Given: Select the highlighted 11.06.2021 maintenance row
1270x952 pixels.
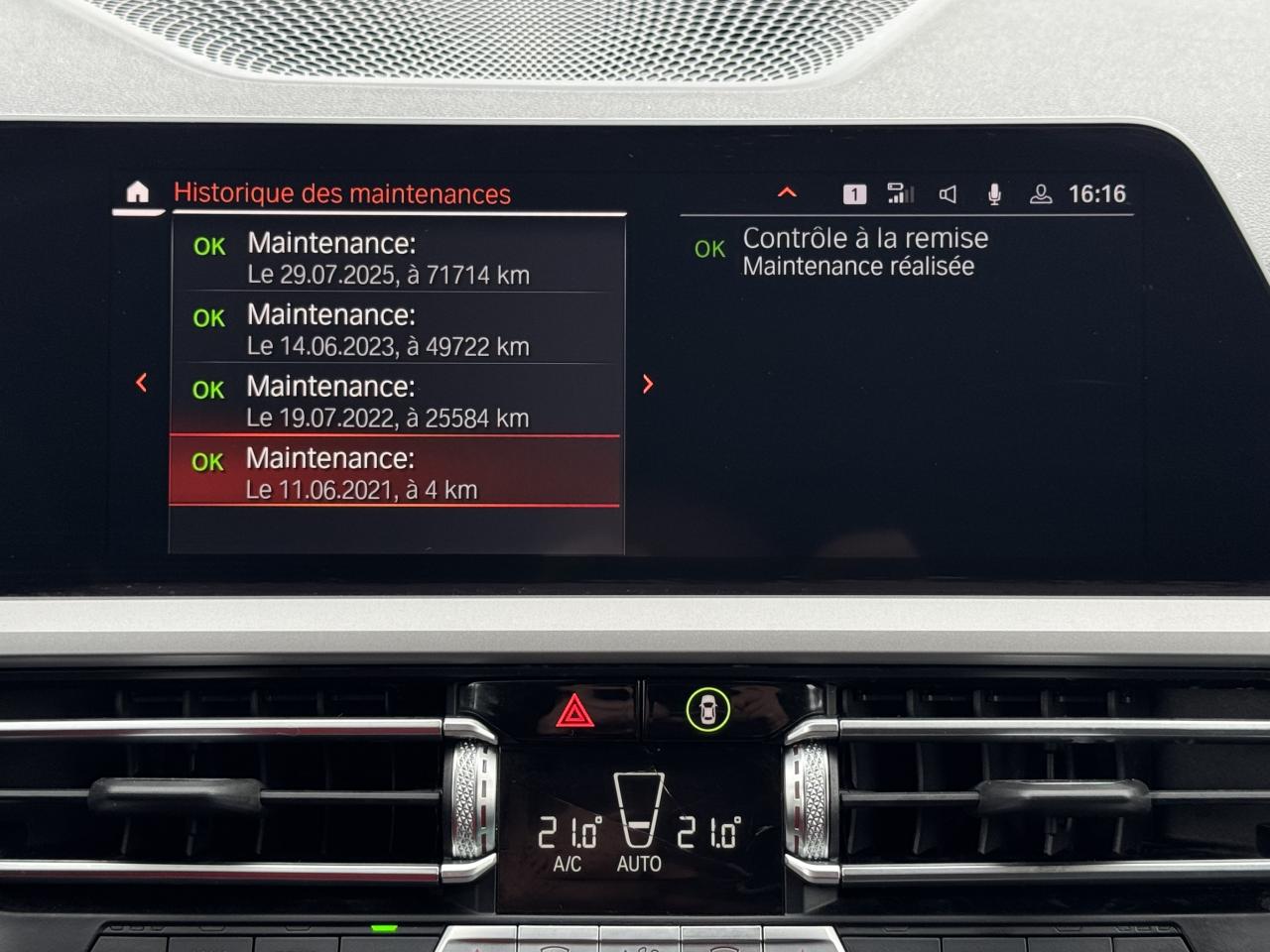Looking at the screenshot, I should pos(395,472).
